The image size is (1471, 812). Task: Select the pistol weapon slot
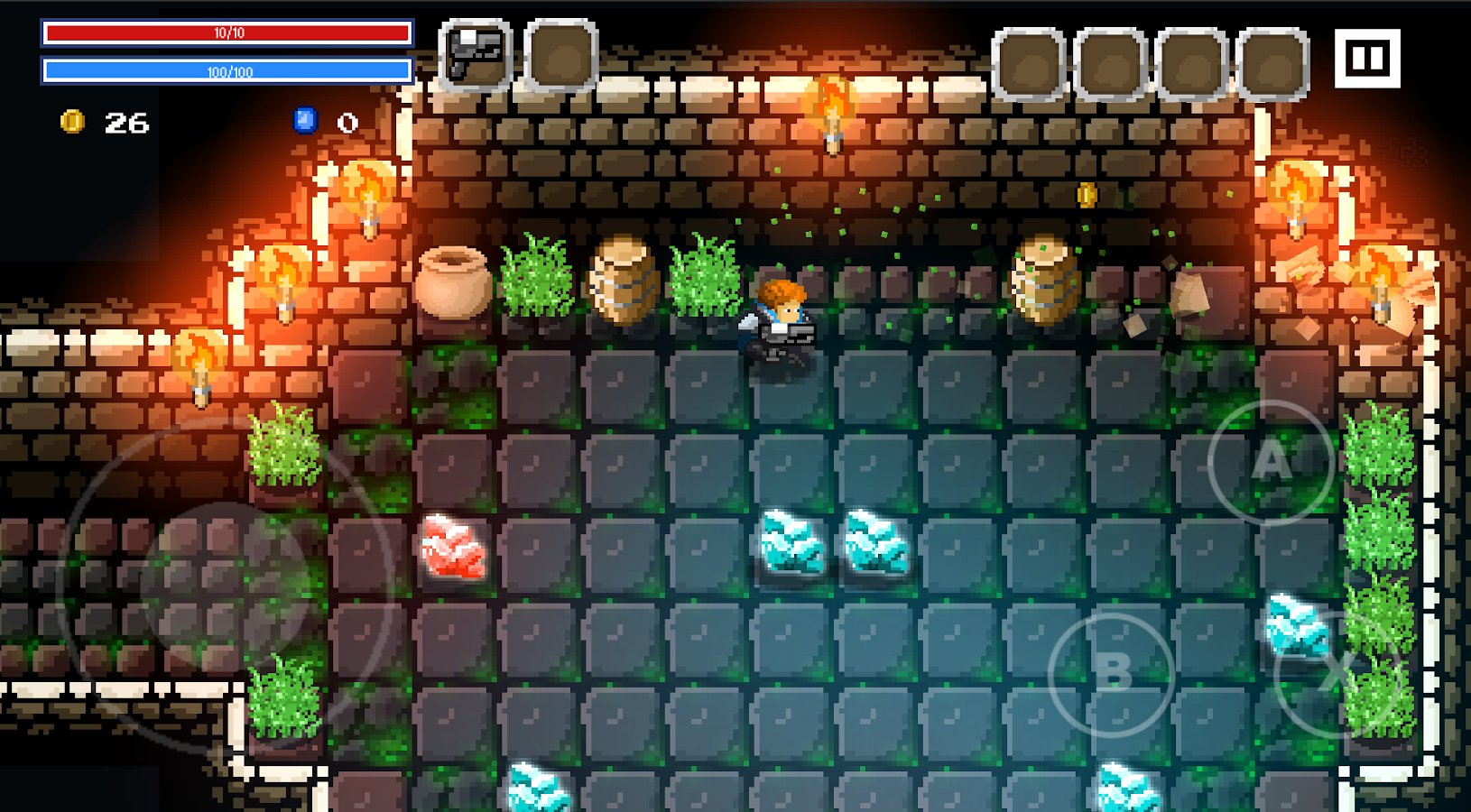tap(476, 56)
